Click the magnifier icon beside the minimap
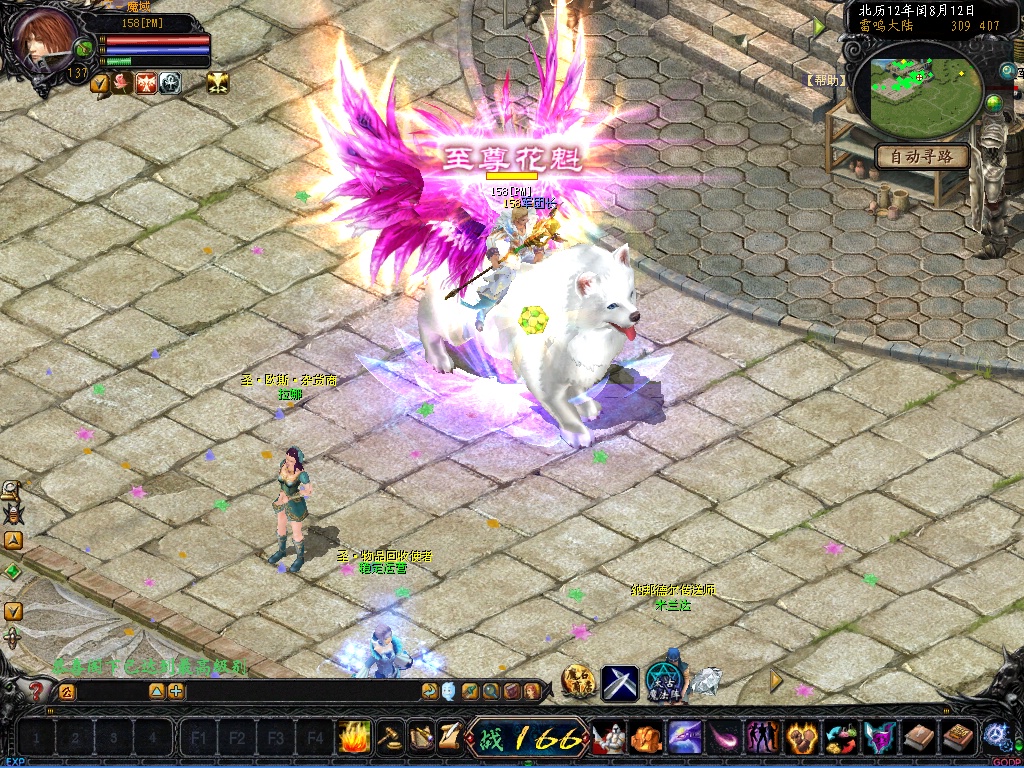1024x768 pixels. [x=1007, y=70]
